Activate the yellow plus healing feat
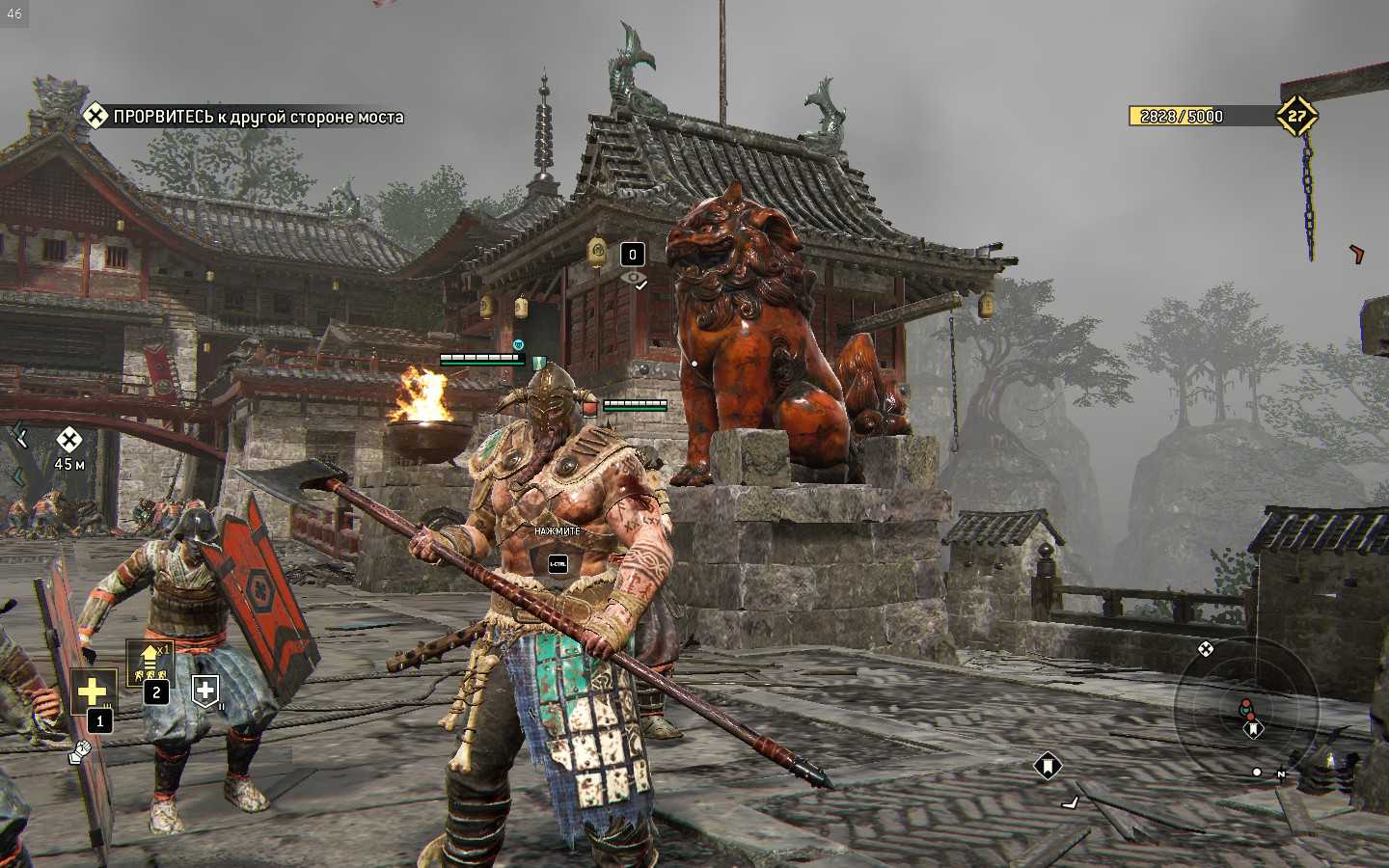Viewport: 1389px width, 868px height. click(x=93, y=691)
